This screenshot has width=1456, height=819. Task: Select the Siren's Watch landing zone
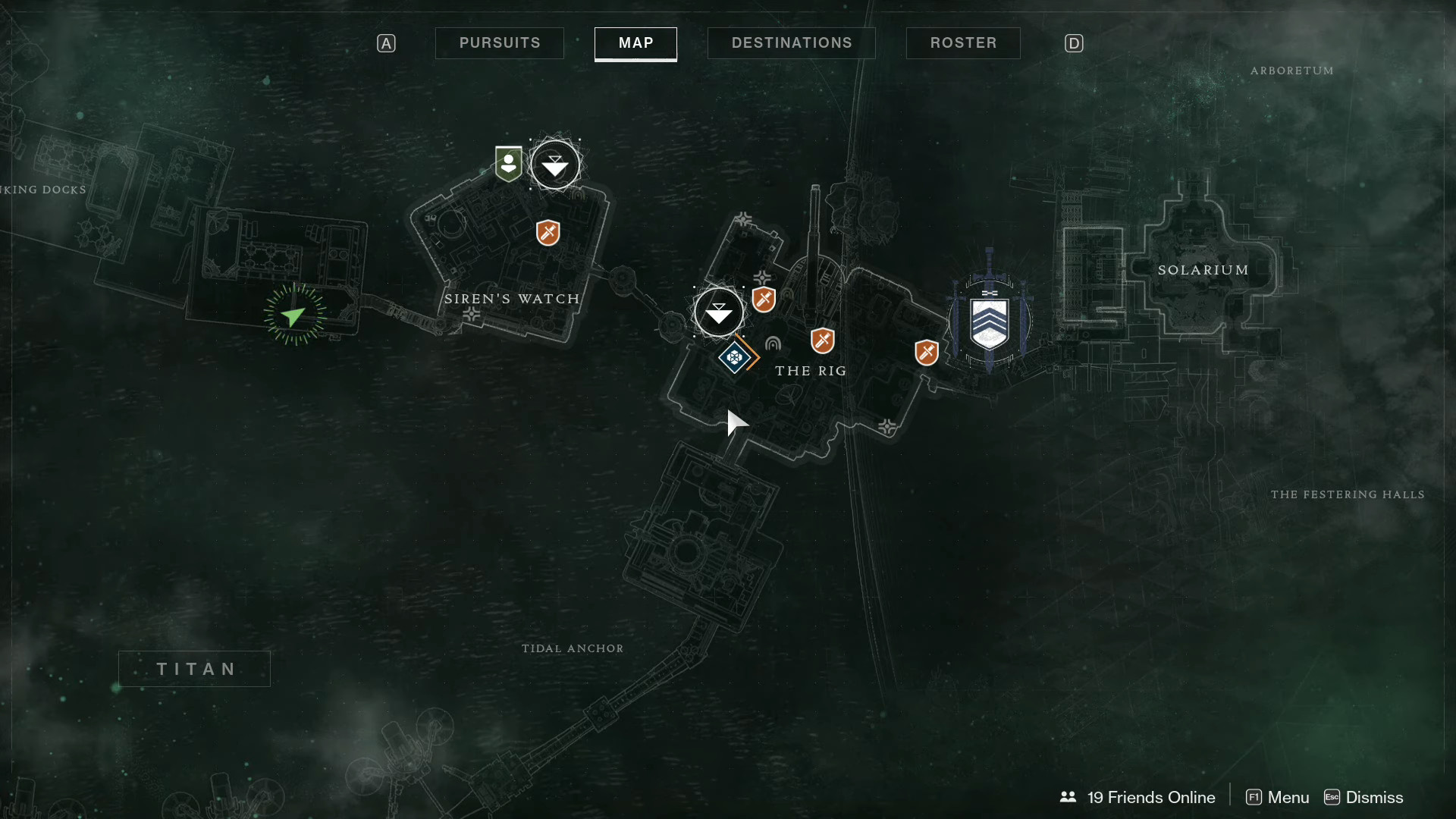(555, 165)
